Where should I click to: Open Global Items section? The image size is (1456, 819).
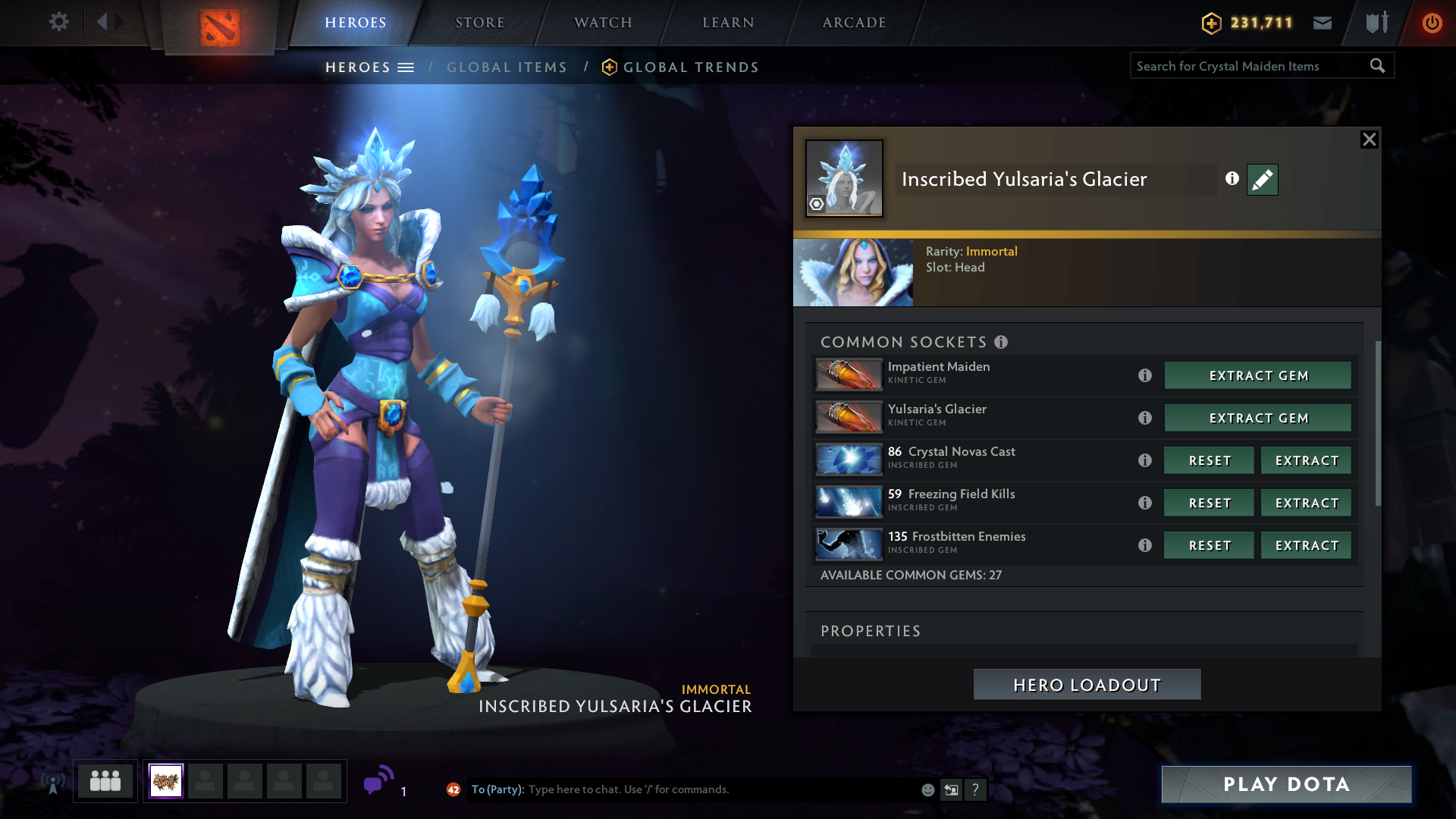click(x=507, y=67)
